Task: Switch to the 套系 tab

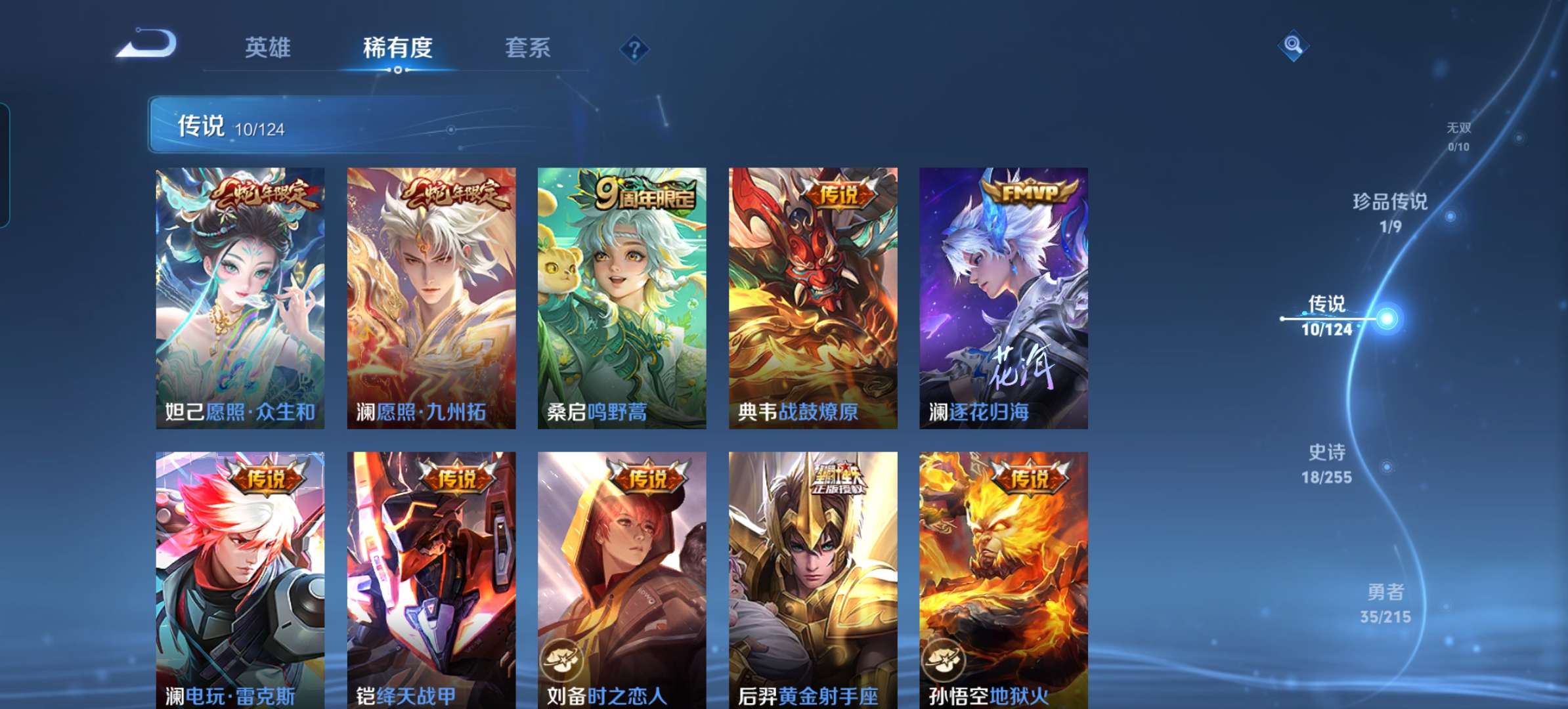Action: tap(527, 47)
